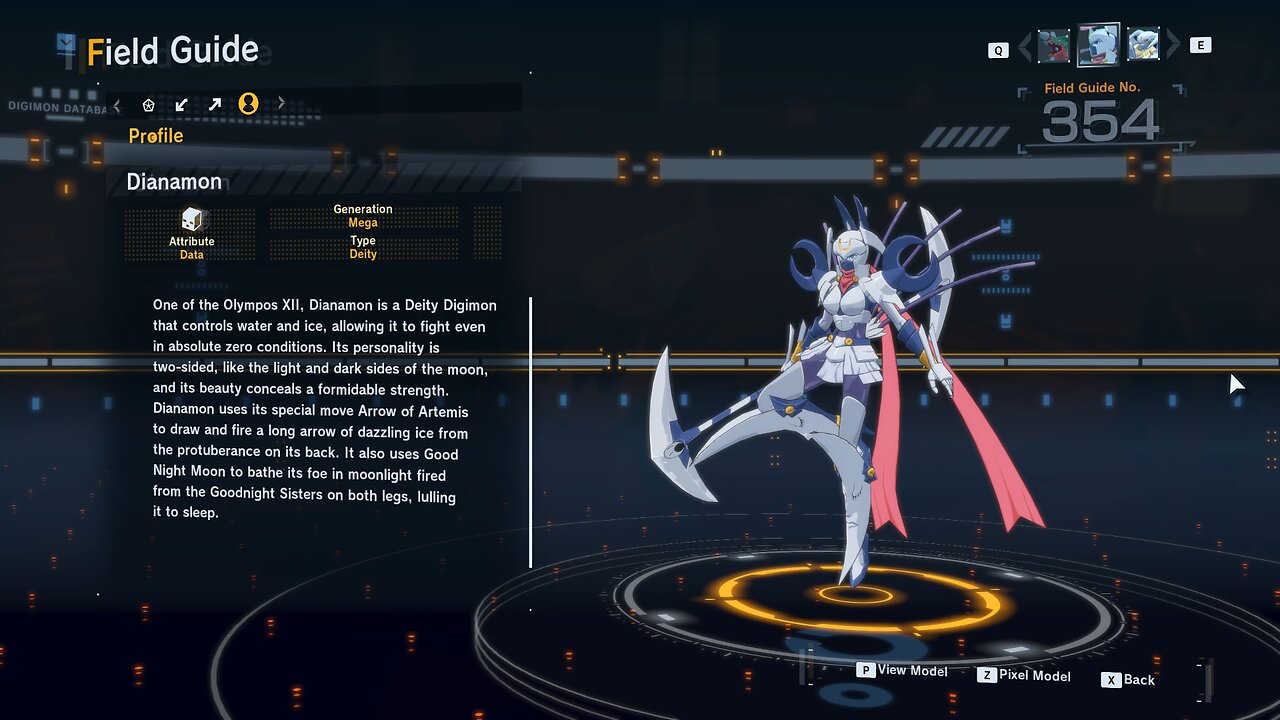Go to the previous Digimon with left arrow
This screenshot has width=1280, height=720.
pos(1025,46)
